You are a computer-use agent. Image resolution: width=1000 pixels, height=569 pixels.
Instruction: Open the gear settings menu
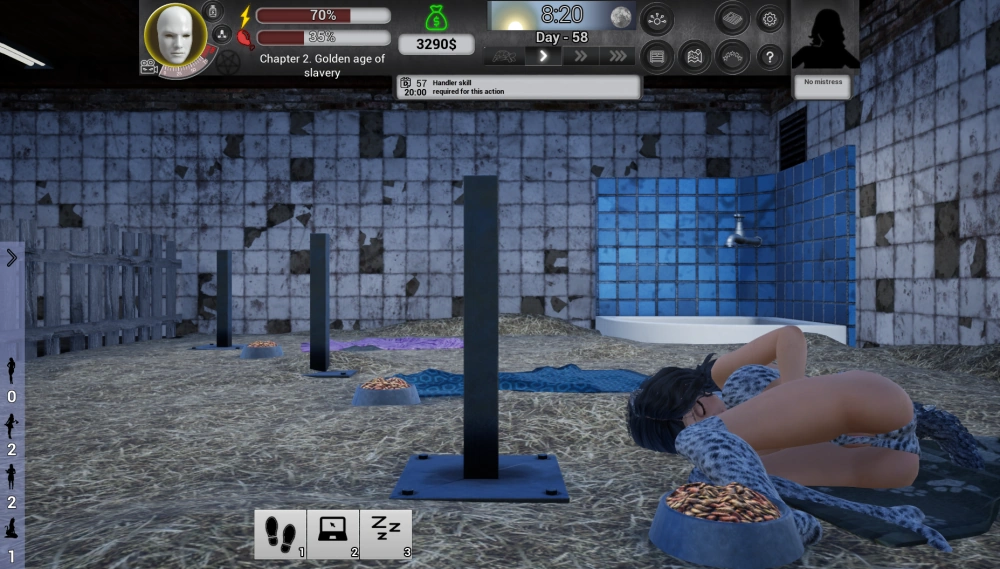pyautogui.click(x=769, y=18)
